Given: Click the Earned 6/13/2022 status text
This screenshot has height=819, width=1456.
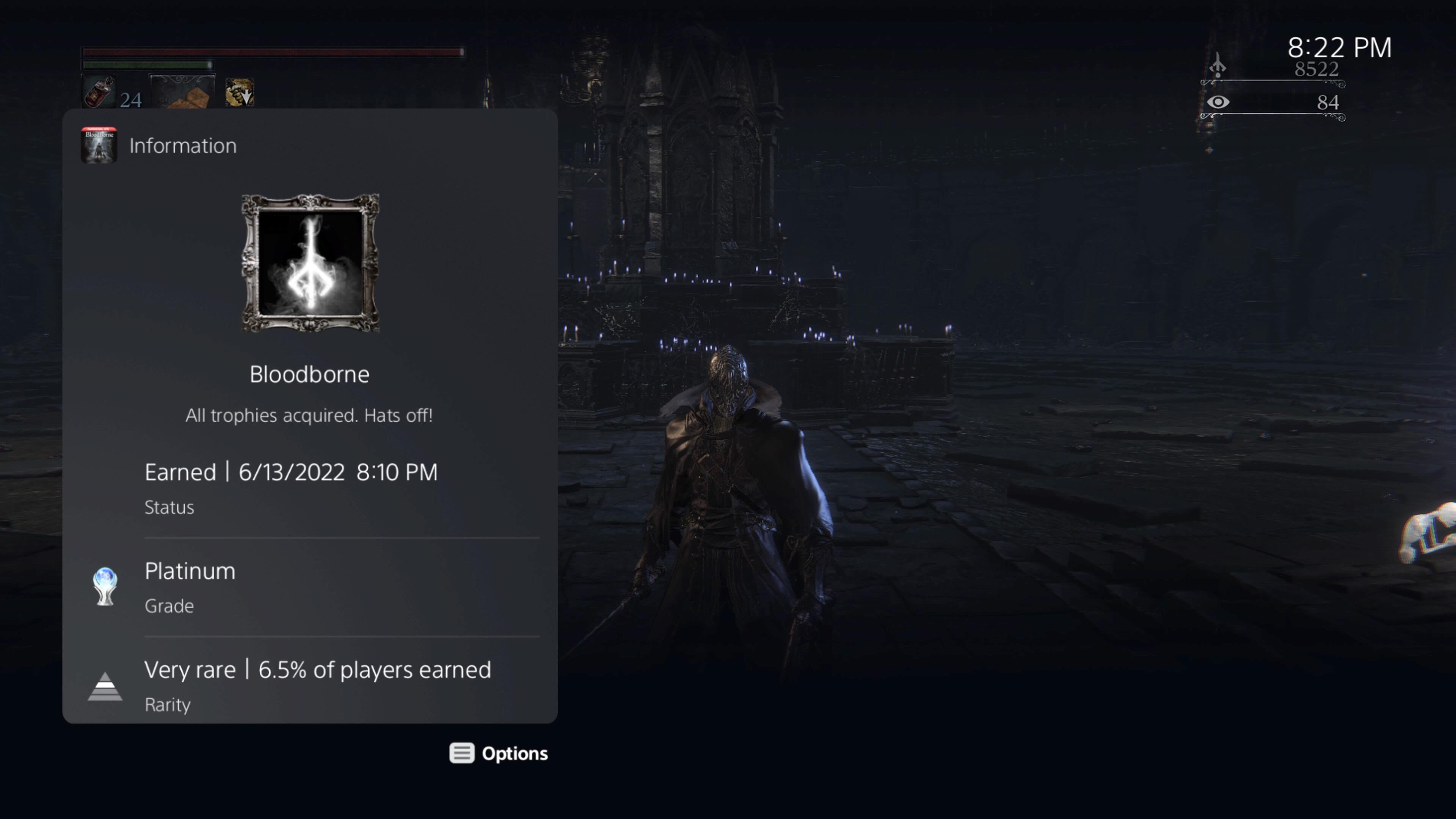Looking at the screenshot, I should [292, 472].
